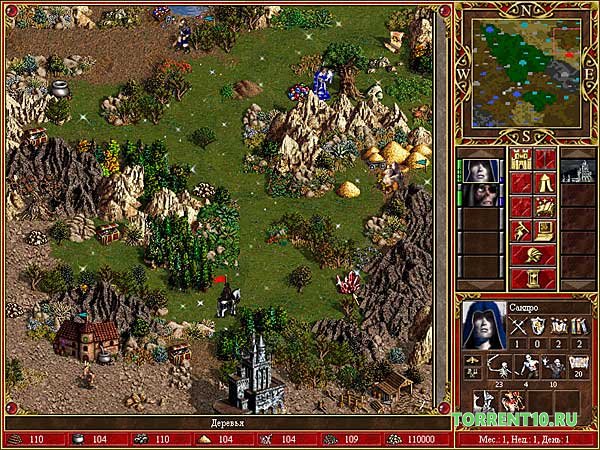The image size is (600, 450).
Task: Open the spellbook with the Cast Spell button
Action: (544, 207)
